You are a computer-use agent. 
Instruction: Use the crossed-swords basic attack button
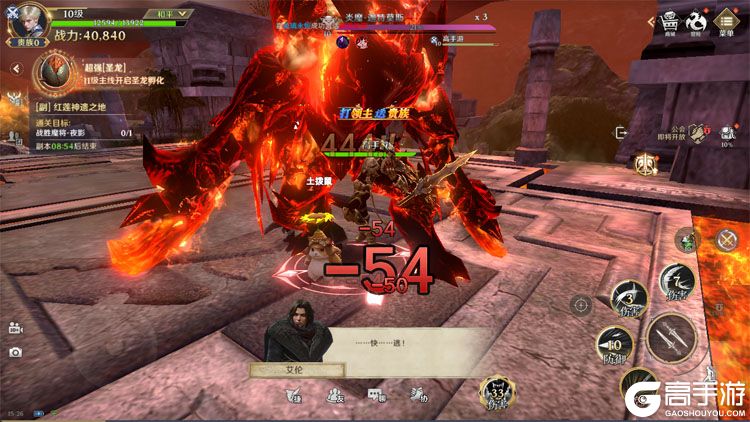[671, 338]
